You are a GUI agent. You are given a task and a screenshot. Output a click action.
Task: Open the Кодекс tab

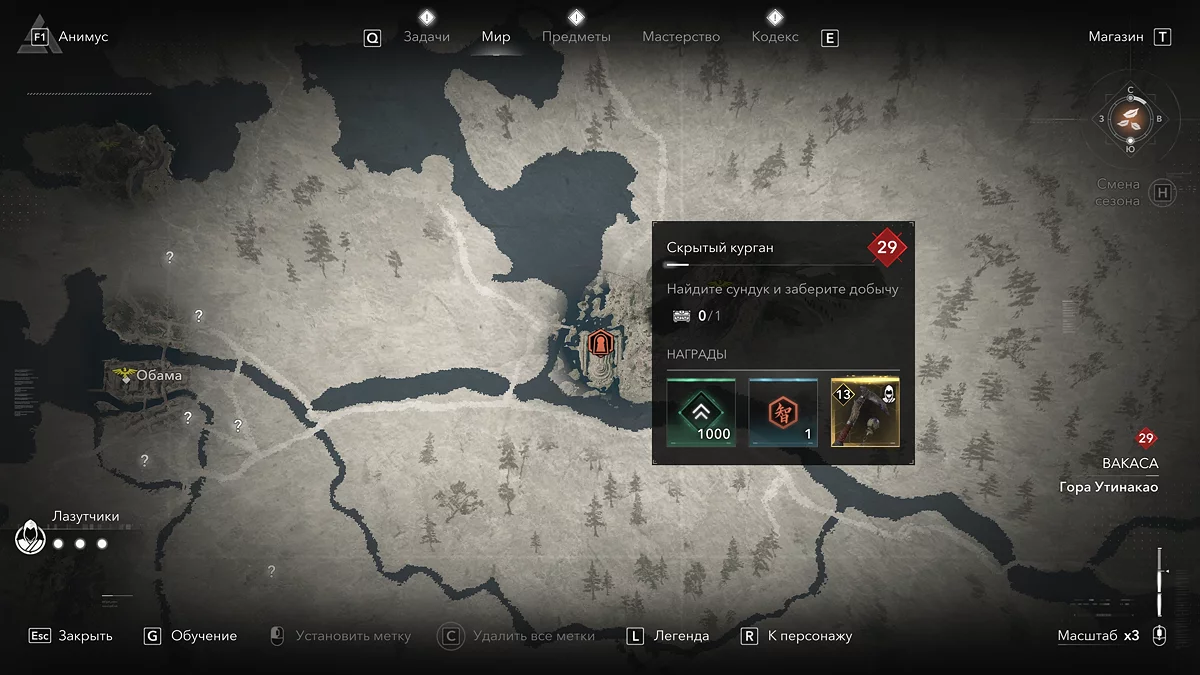pyautogui.click(x=775, y=37)
